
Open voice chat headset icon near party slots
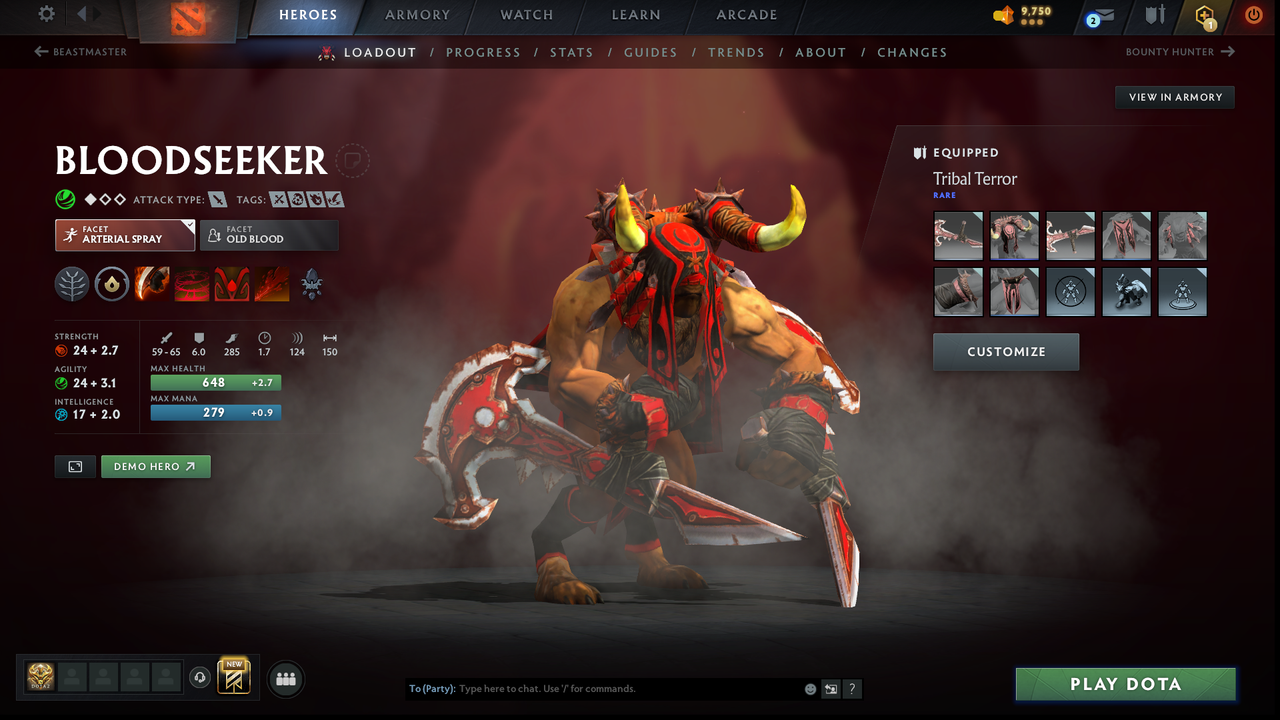tap(202, 678)
